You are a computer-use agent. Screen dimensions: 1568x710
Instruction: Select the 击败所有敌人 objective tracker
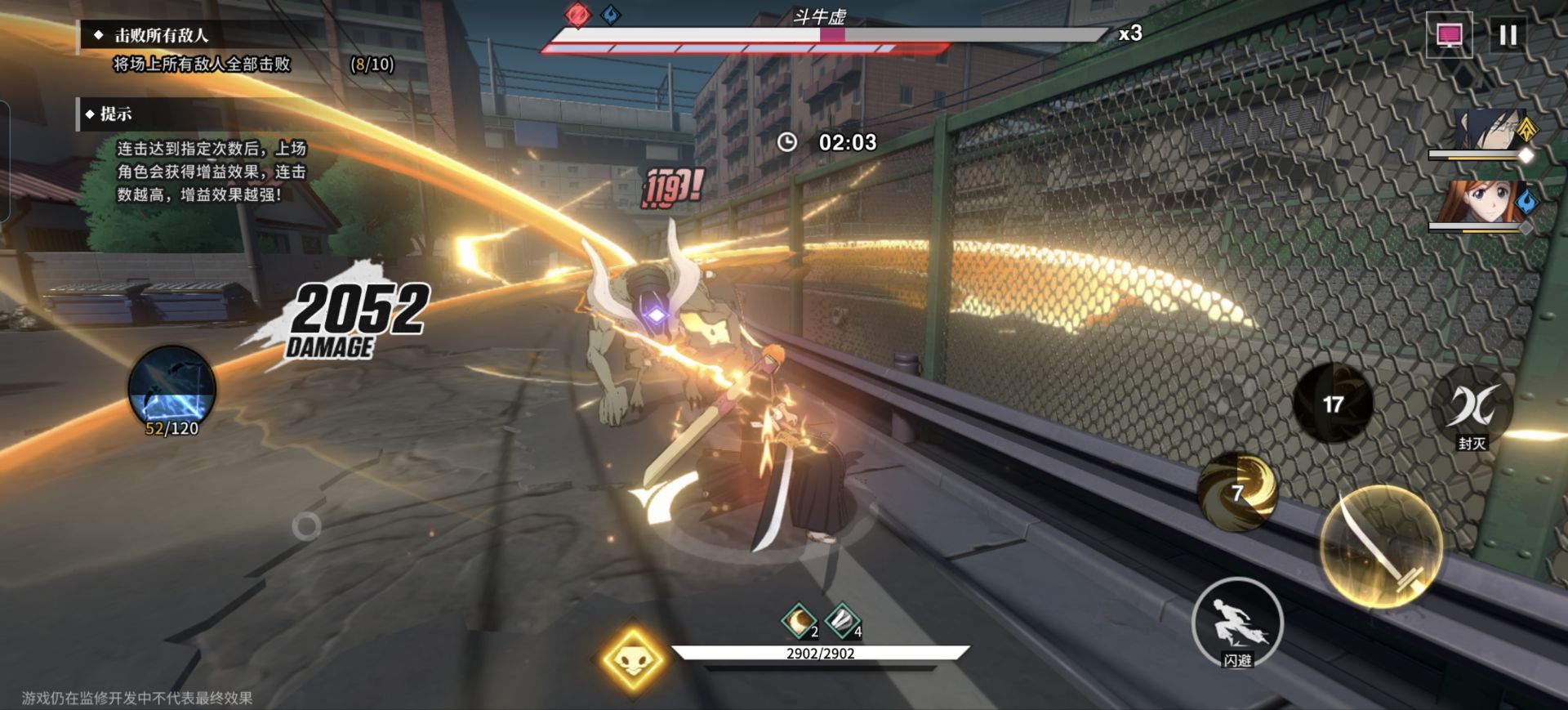(x=162, y=35)
